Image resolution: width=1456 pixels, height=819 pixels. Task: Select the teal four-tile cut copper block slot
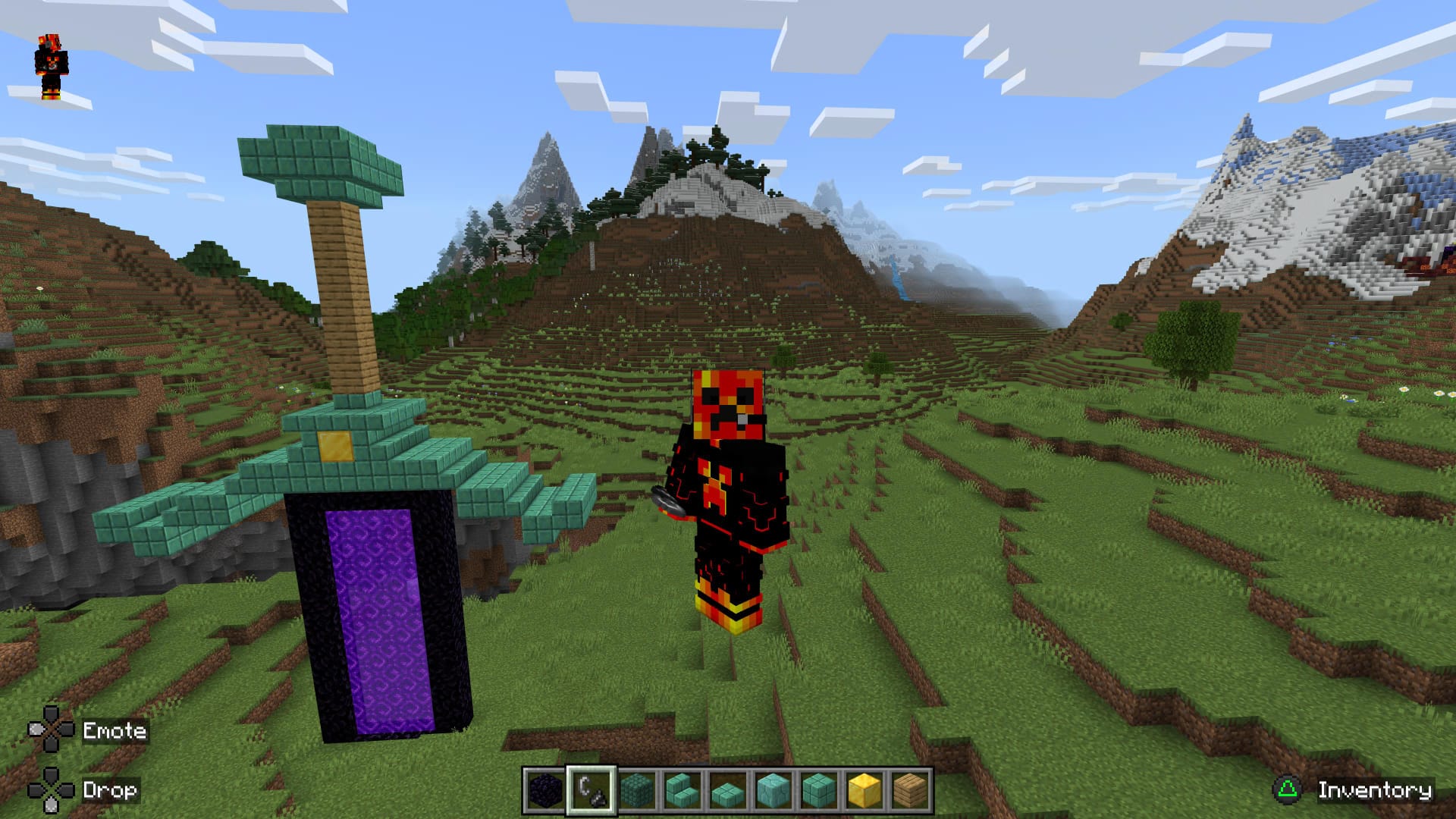click(x=818, y=791)
